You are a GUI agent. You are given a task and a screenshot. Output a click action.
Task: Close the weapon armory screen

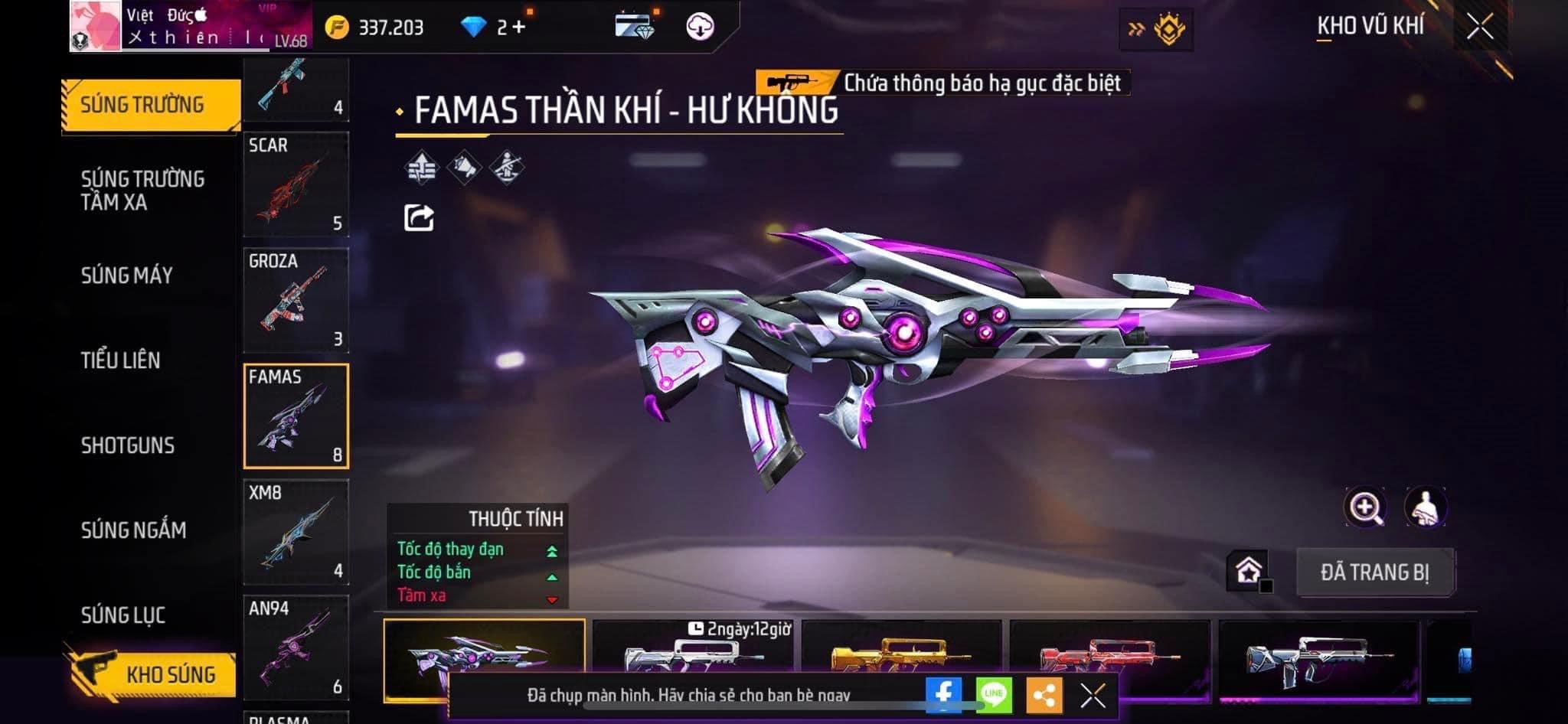click(1480, 28)
